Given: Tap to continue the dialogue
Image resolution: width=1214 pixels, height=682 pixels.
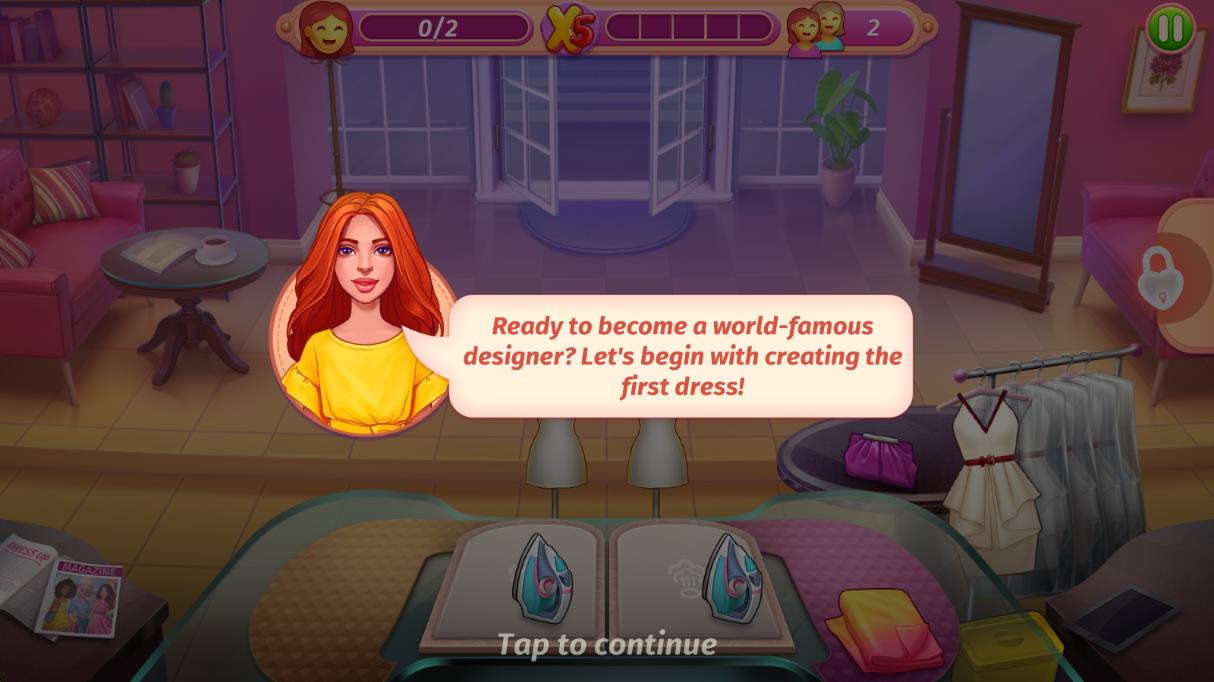Looking at the screenshot, I should pyautogui.click(x=607, y=645).
